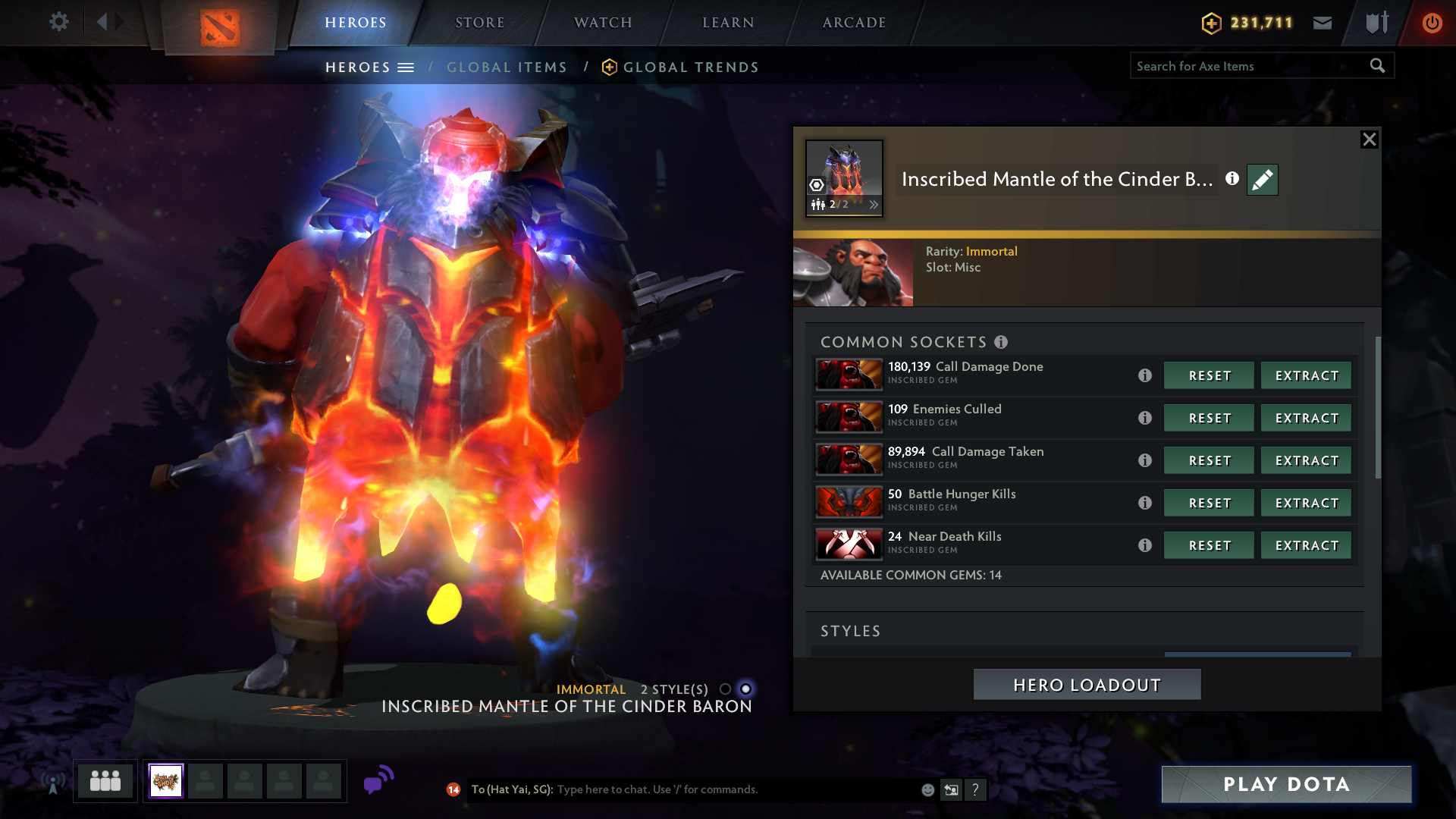Image resolution: width=1456 pixels, height=819 pixels.
Task: Open the Hero Loadout
Action: 1087,685
